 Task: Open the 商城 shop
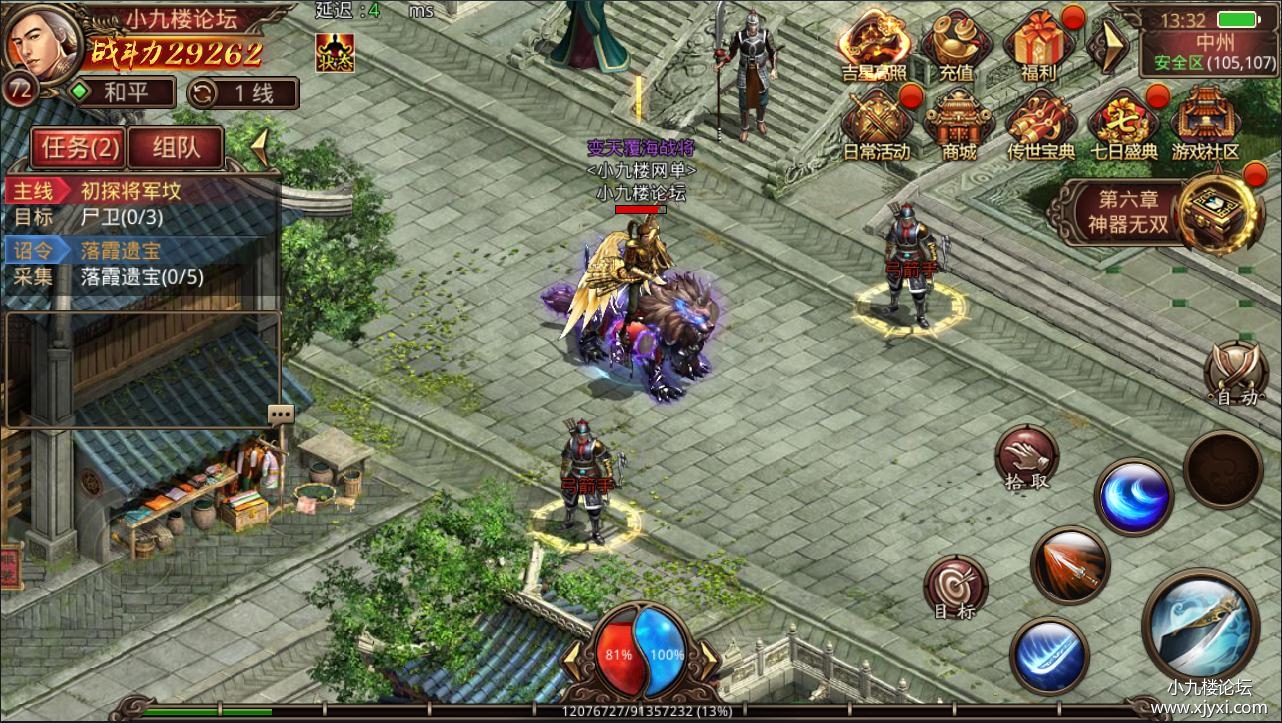point(958,124)
